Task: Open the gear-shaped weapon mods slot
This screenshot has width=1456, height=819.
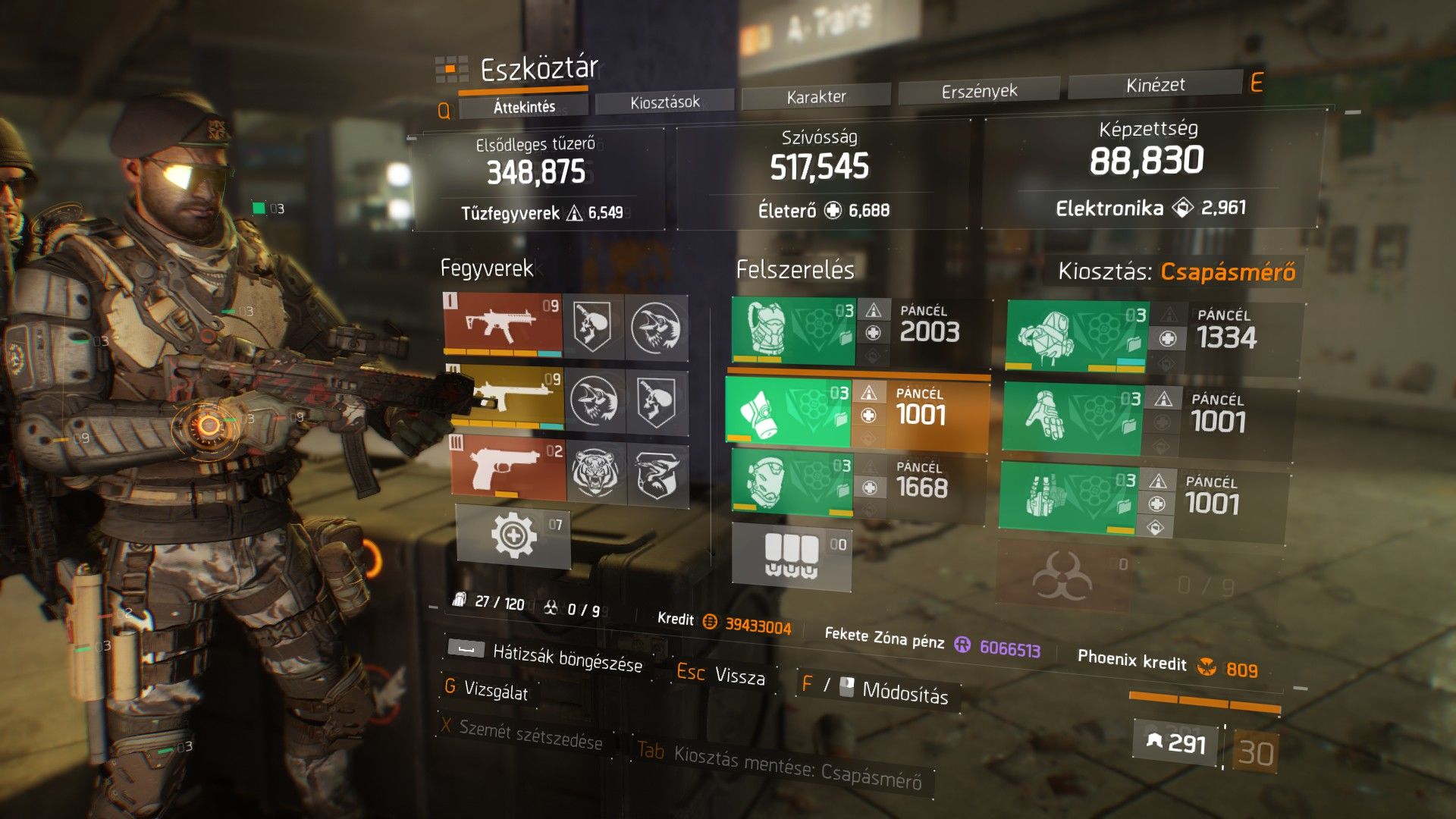Action: tap(513, 535)
